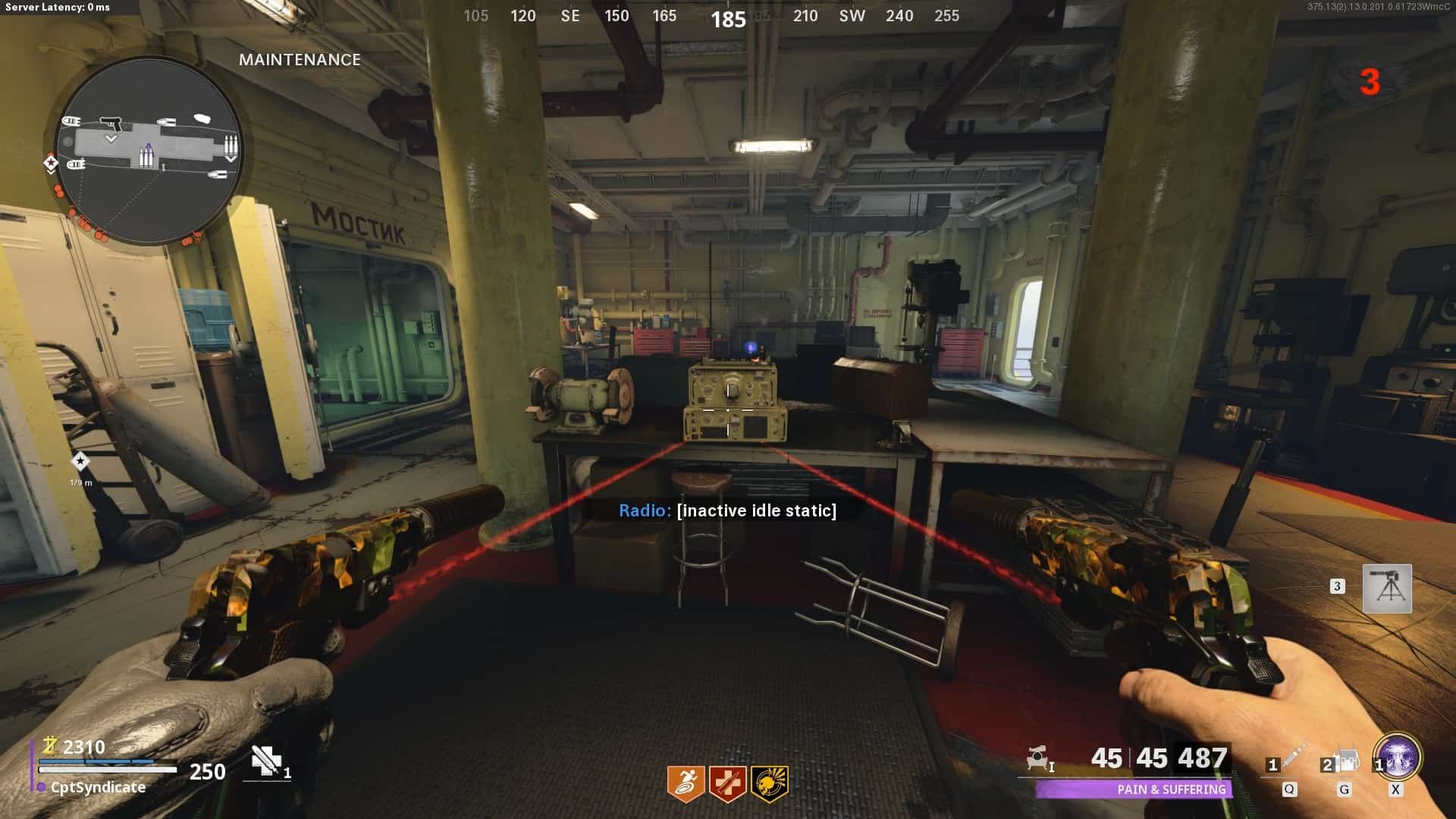Select the pistol marker on the minimap
The height and width of the screenshot is (819, 1456).
[x=111, y=123]
